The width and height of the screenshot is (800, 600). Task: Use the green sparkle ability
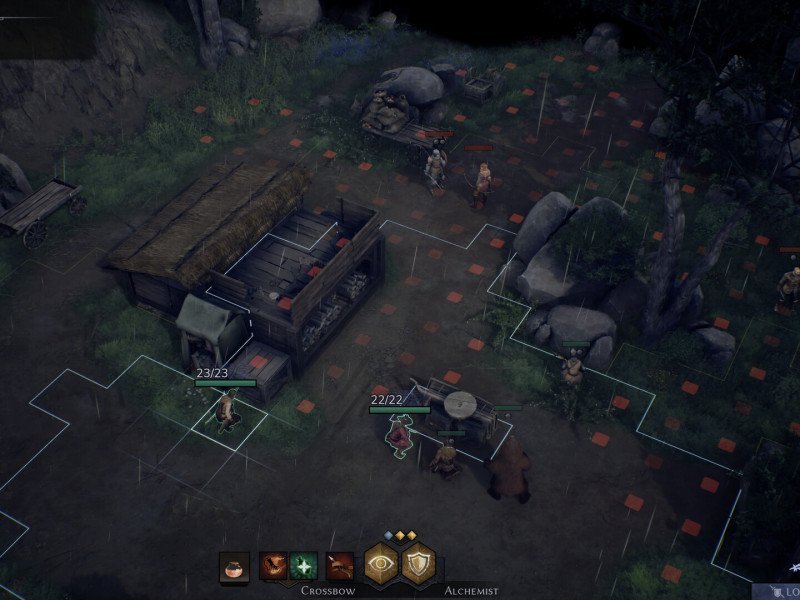pyautogui.click(x=304, y=567)
